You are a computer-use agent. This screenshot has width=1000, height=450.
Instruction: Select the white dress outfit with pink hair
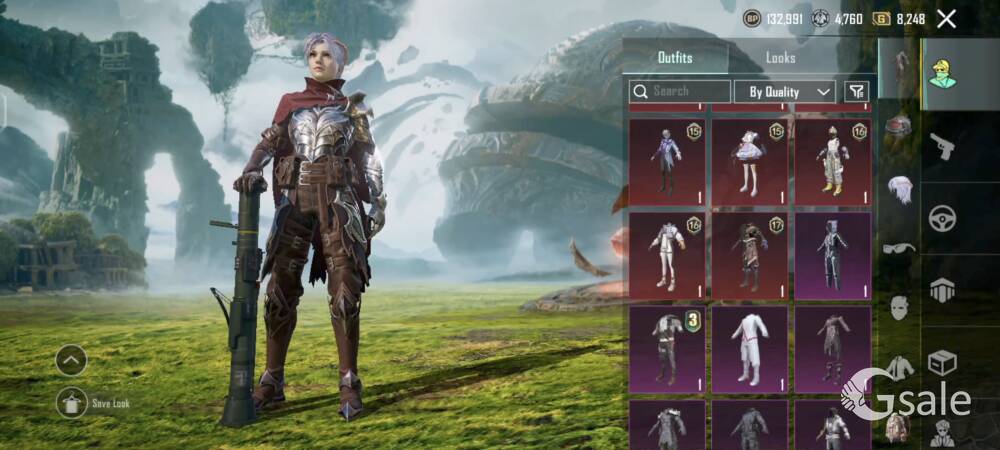point(749,160)
